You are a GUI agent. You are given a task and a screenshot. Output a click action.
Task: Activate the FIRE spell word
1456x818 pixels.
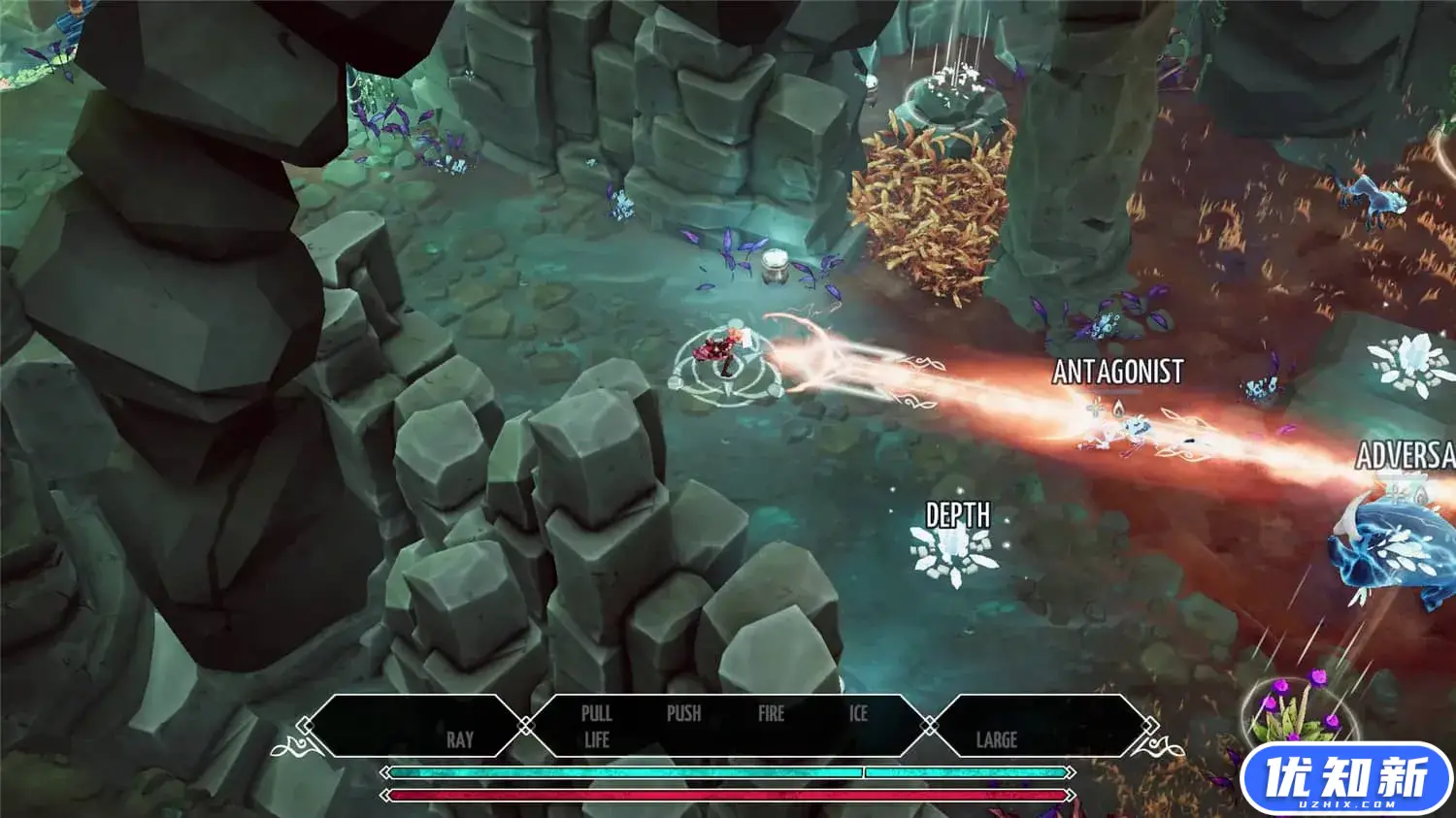pos(771,713)
